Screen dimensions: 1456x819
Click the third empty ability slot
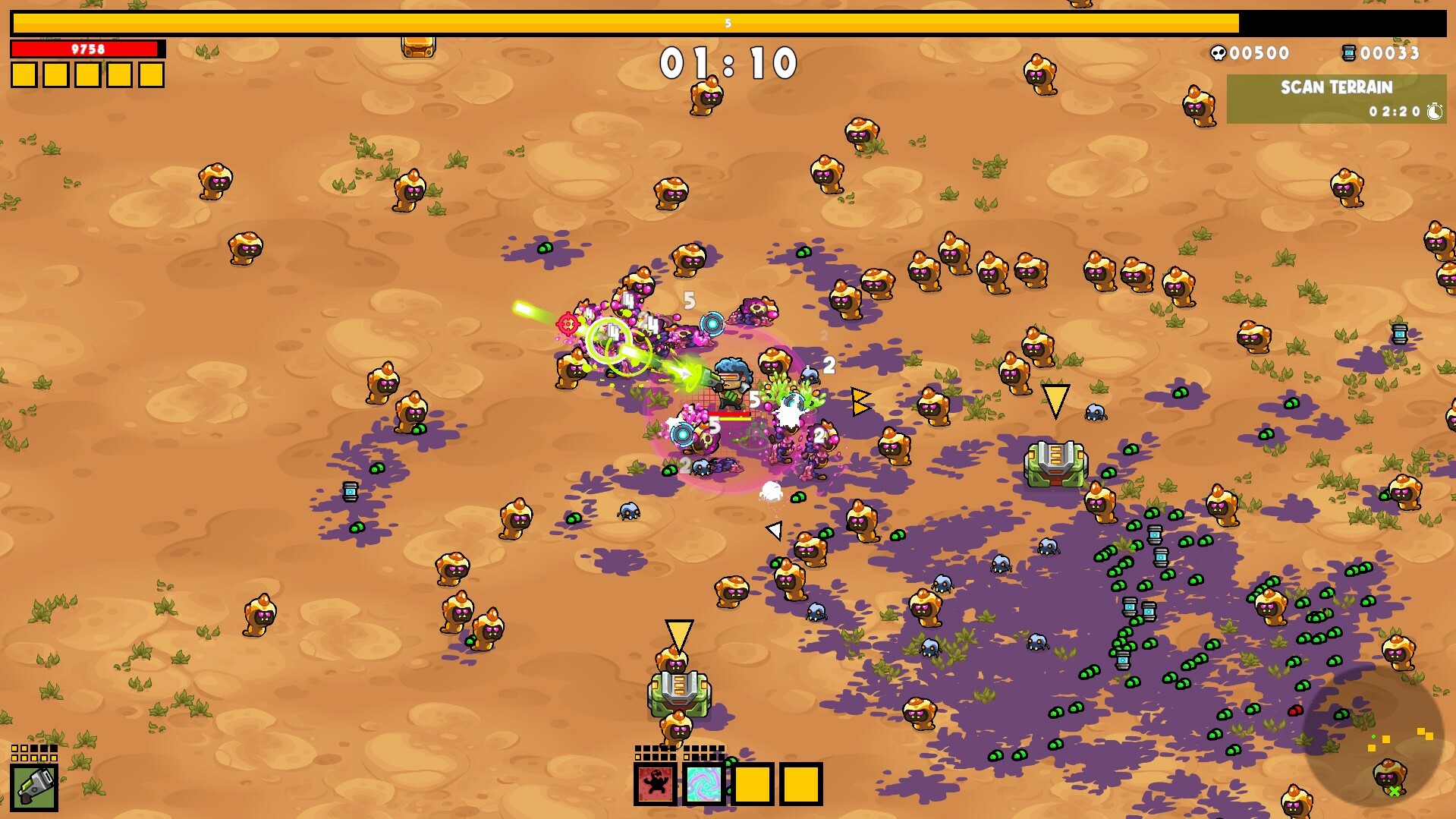pos(752,784)
